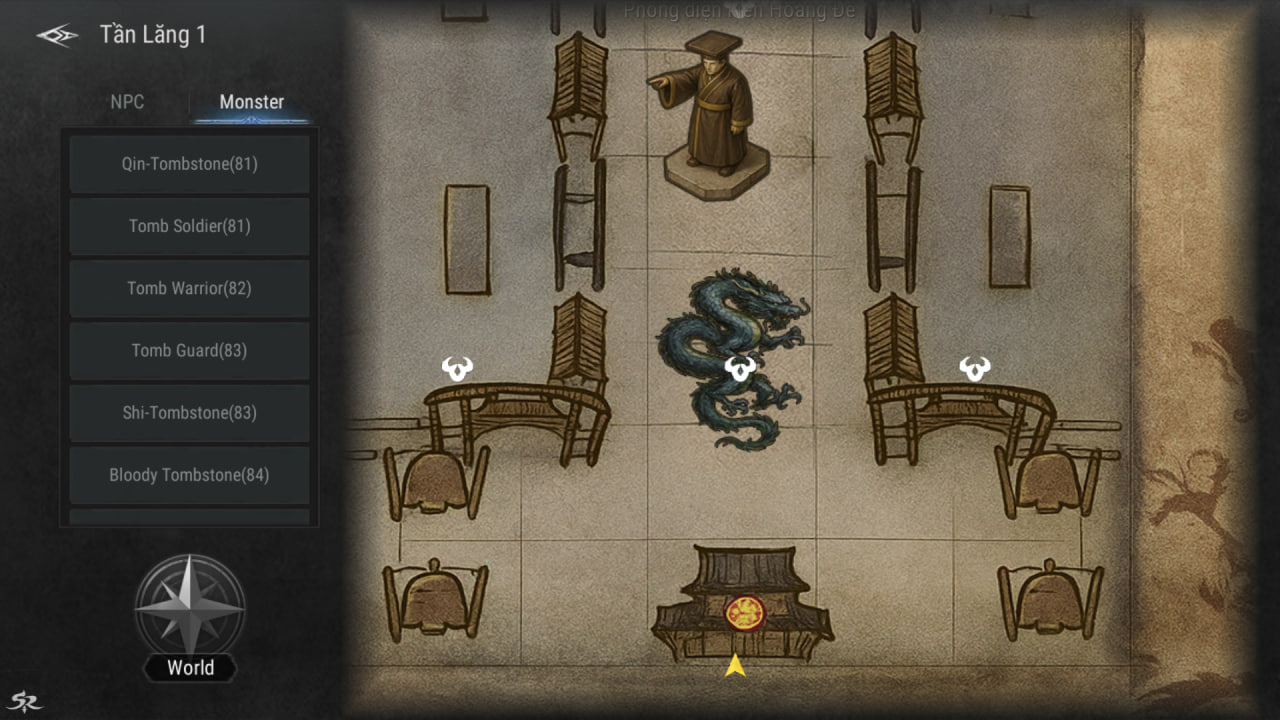This screenshot has width=1280, height=720.
Task: Choose Qin-Tombstone(81) from the monster list
Action: click(x=189, y=164)
